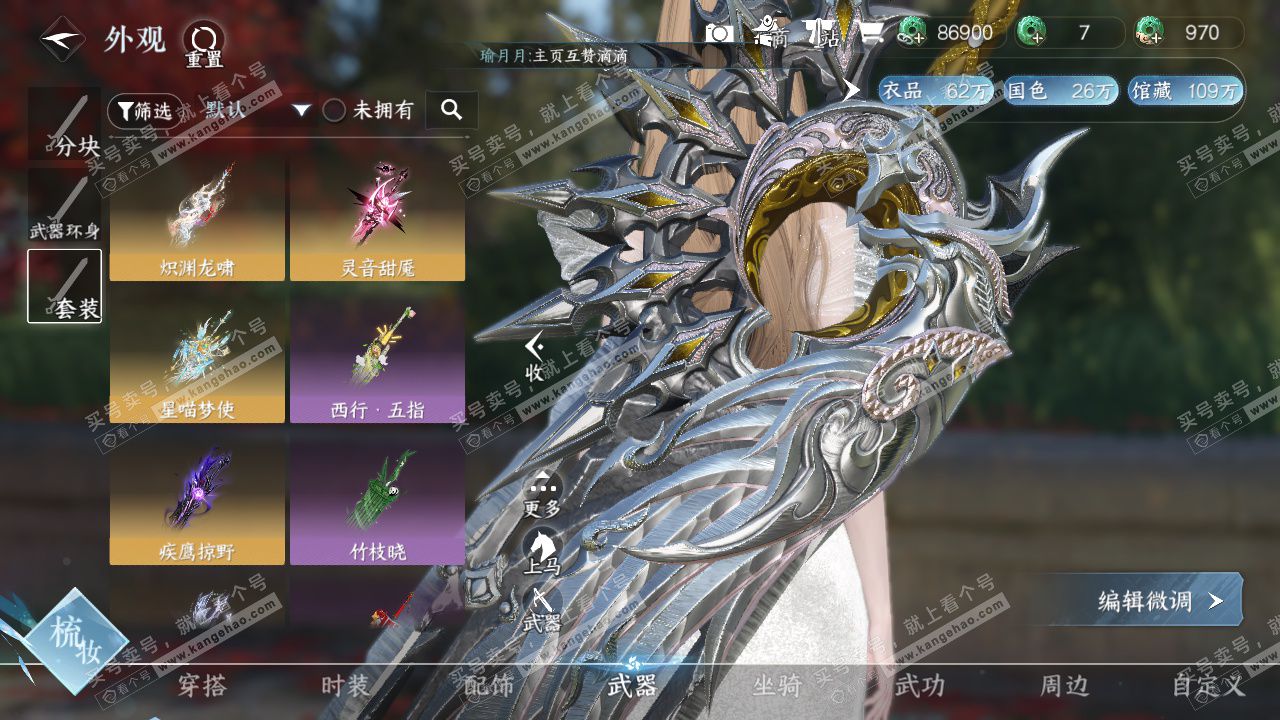
Task: Open the magnifier search button
Action: click(451, 110)
